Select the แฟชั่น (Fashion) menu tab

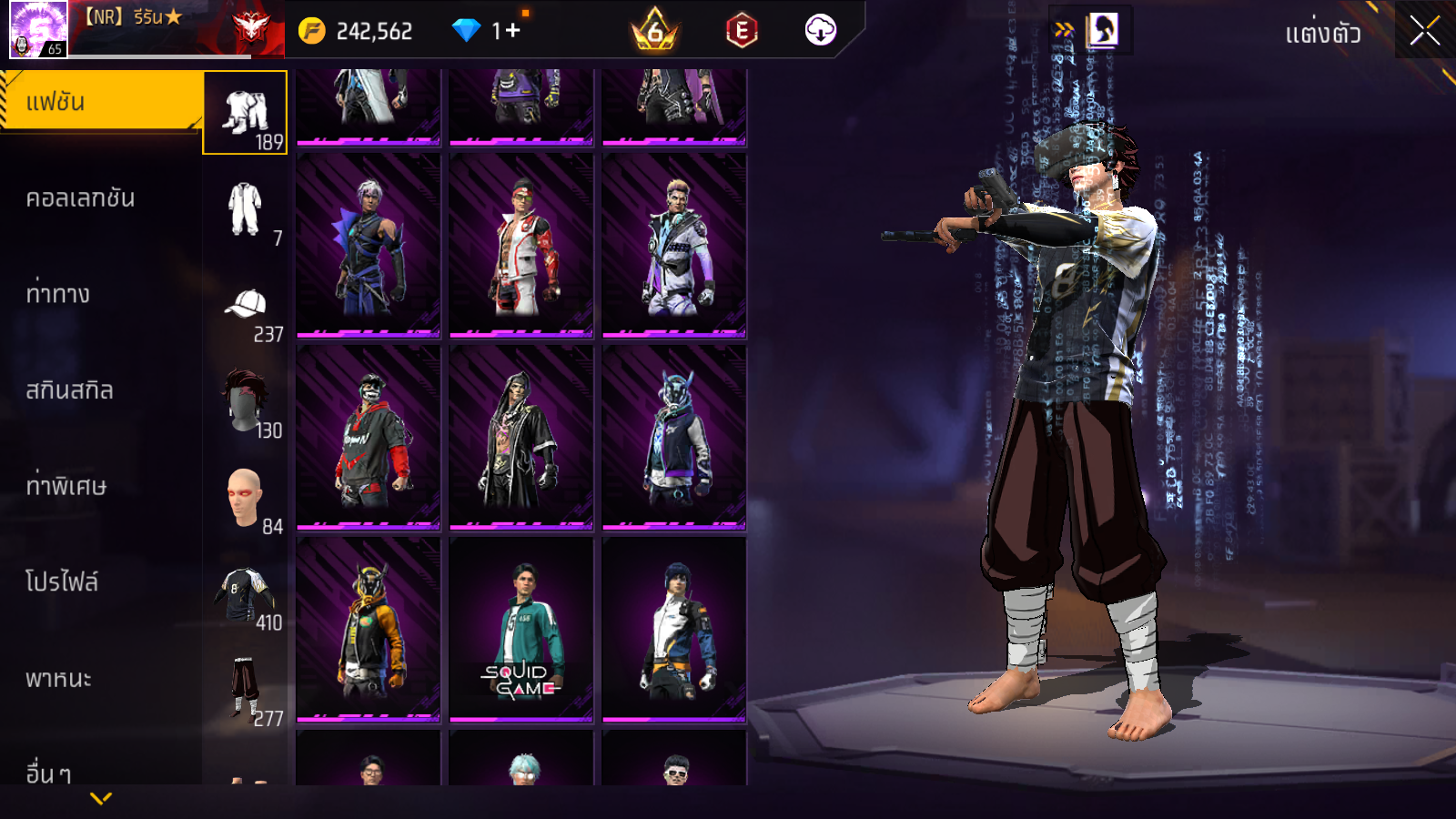tap(100, 102)
